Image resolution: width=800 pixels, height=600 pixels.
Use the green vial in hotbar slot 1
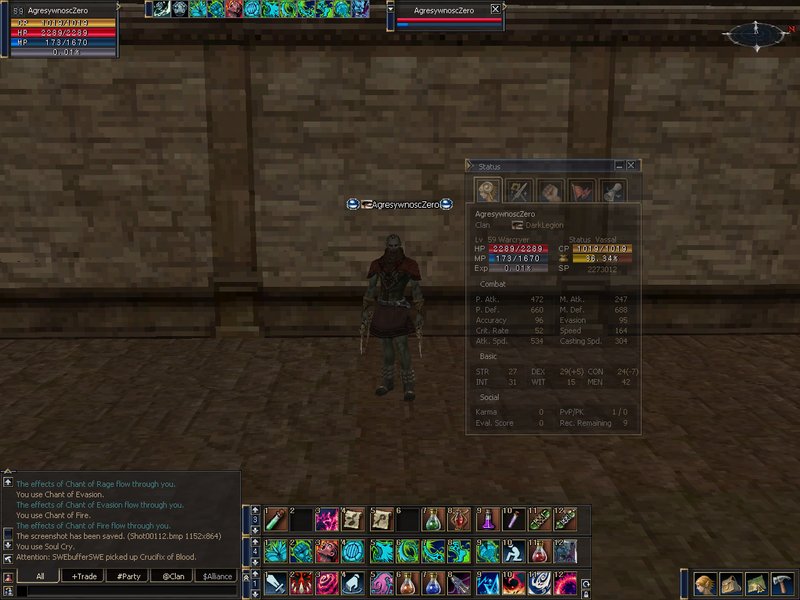pos(275,520)
